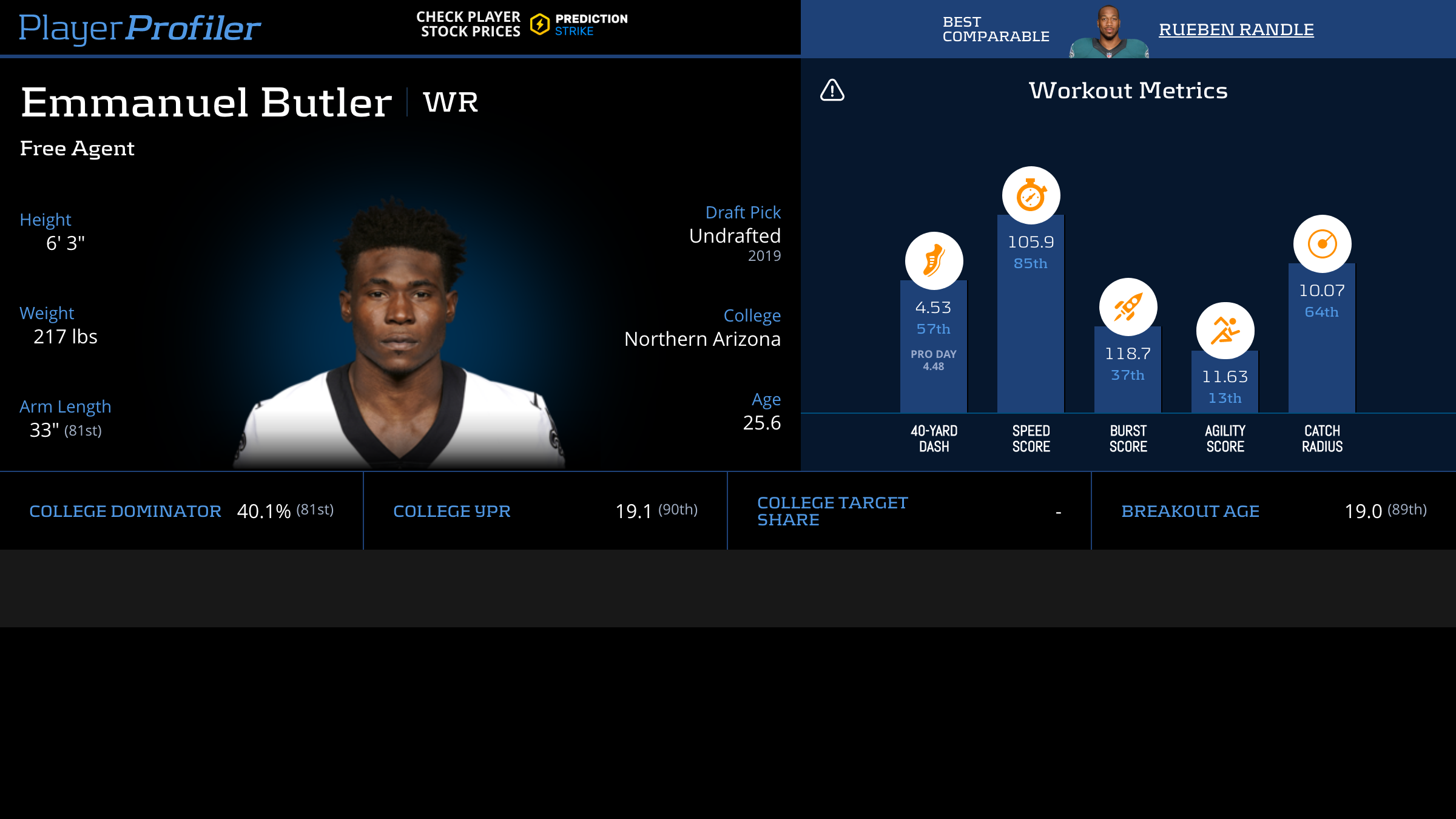
Task: Select the 40-yard dash shoe icon
Action: click(934, 261)
